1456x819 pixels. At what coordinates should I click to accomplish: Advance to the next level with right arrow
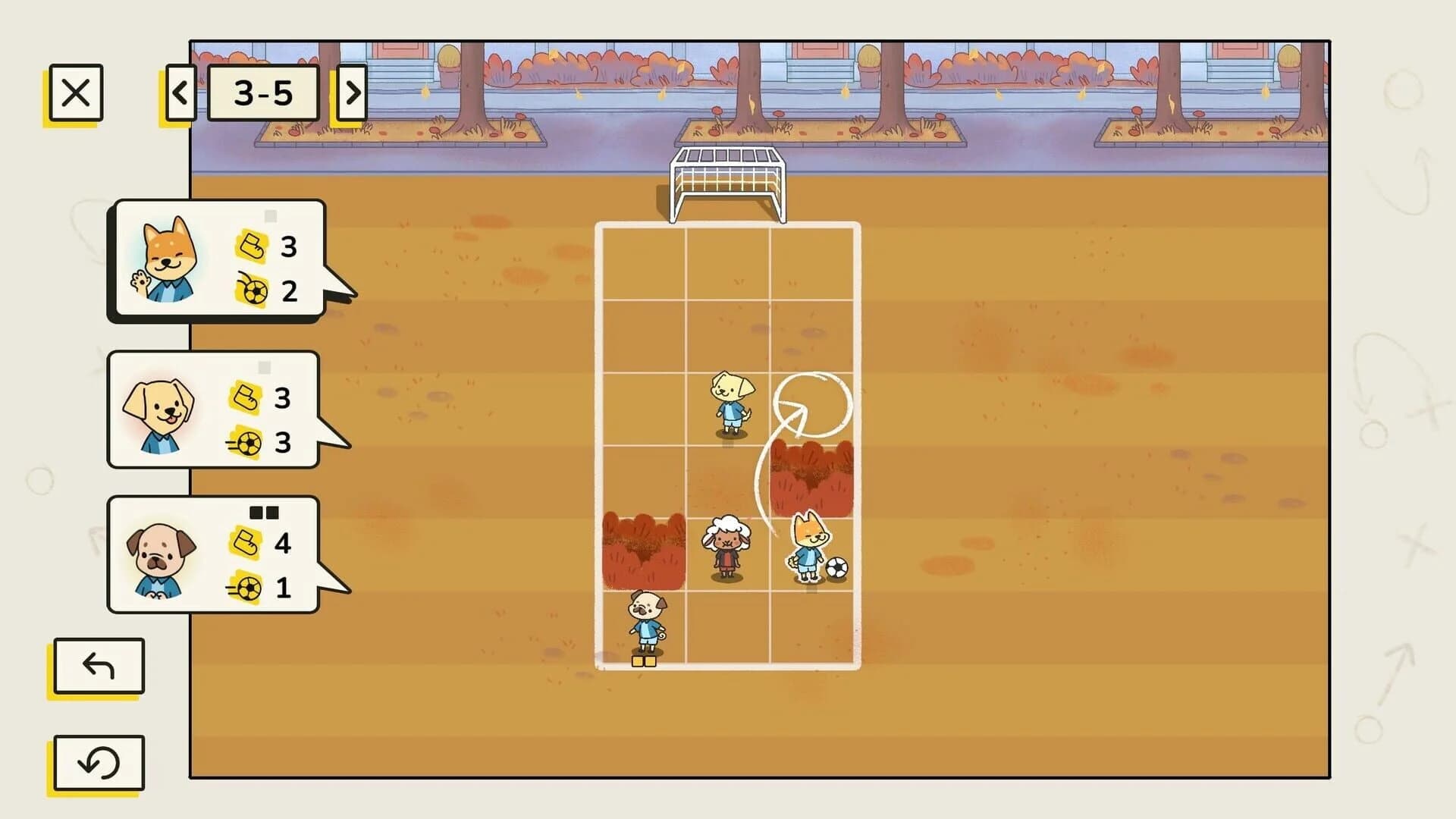pyautogui.click(x=350, y=93)
